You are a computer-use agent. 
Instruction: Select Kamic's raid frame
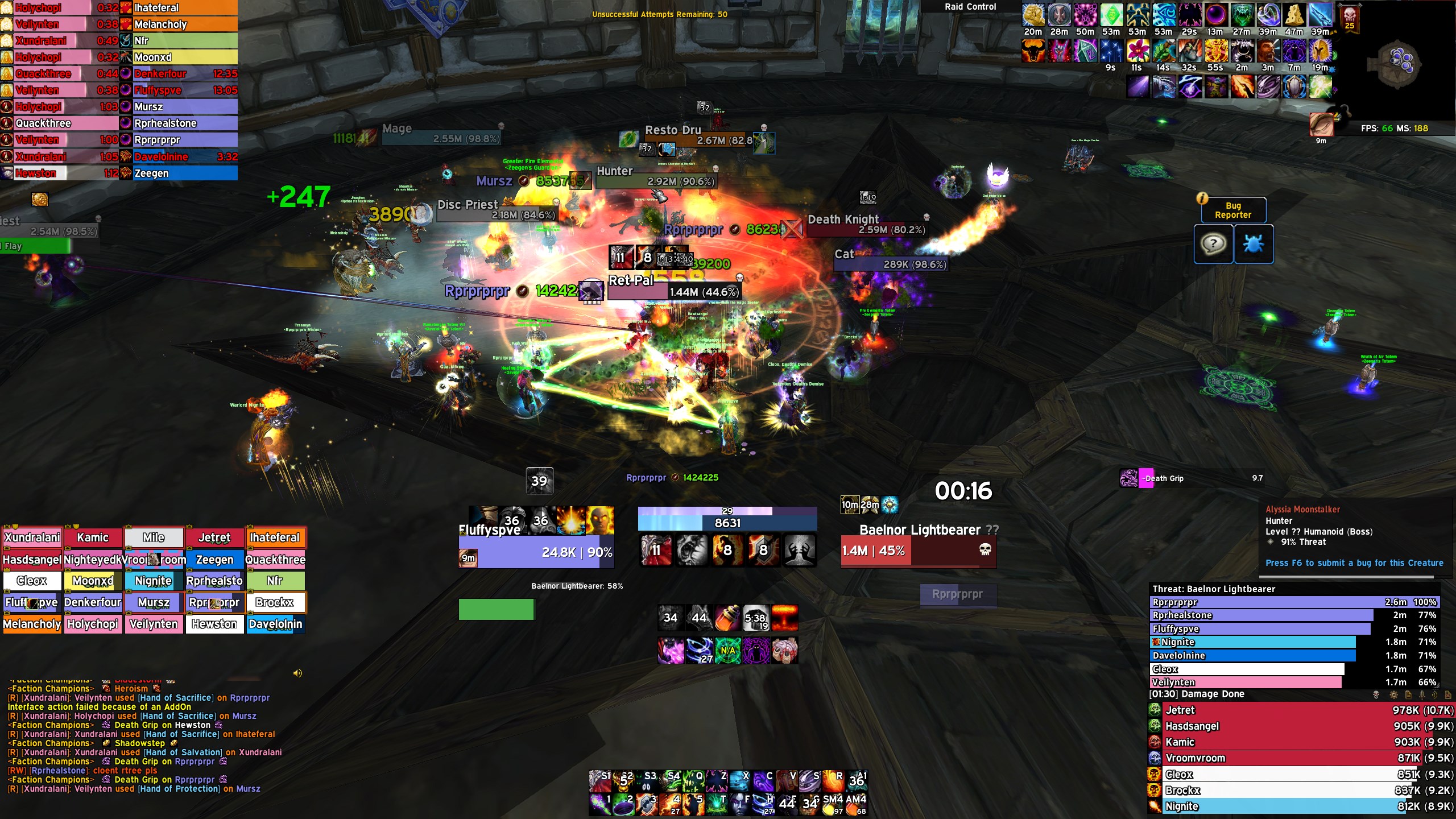93,537
